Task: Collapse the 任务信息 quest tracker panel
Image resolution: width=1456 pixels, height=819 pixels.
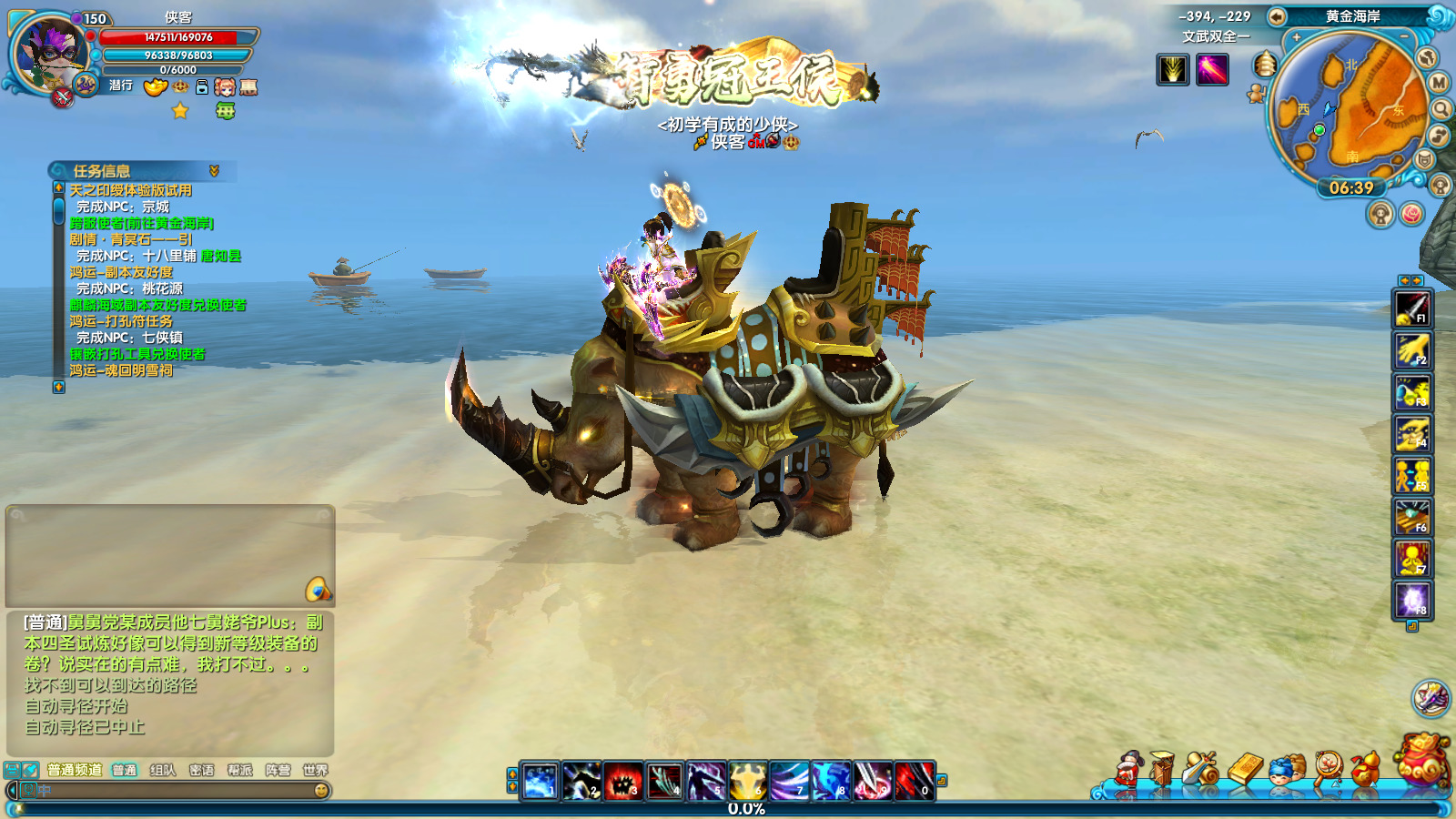Action: (214, 171)
